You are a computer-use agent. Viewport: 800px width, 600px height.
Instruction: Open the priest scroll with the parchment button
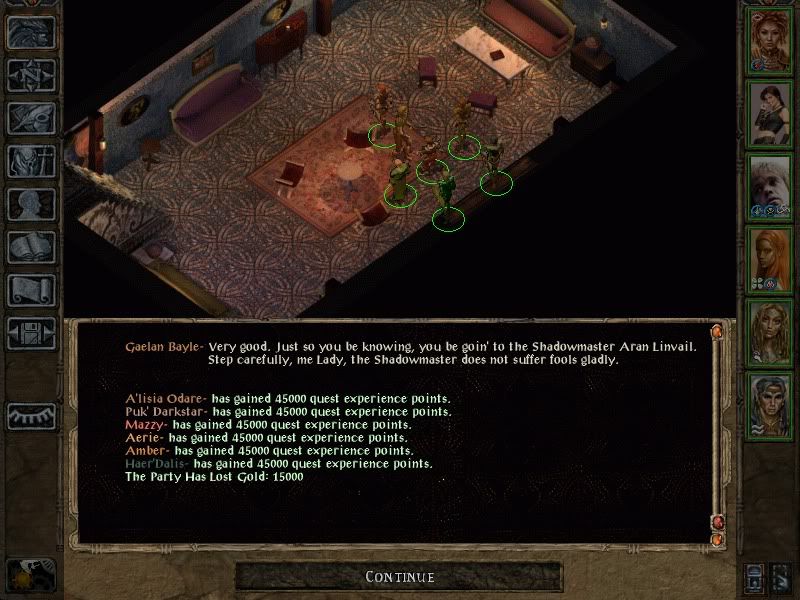[x=31, y=290]
